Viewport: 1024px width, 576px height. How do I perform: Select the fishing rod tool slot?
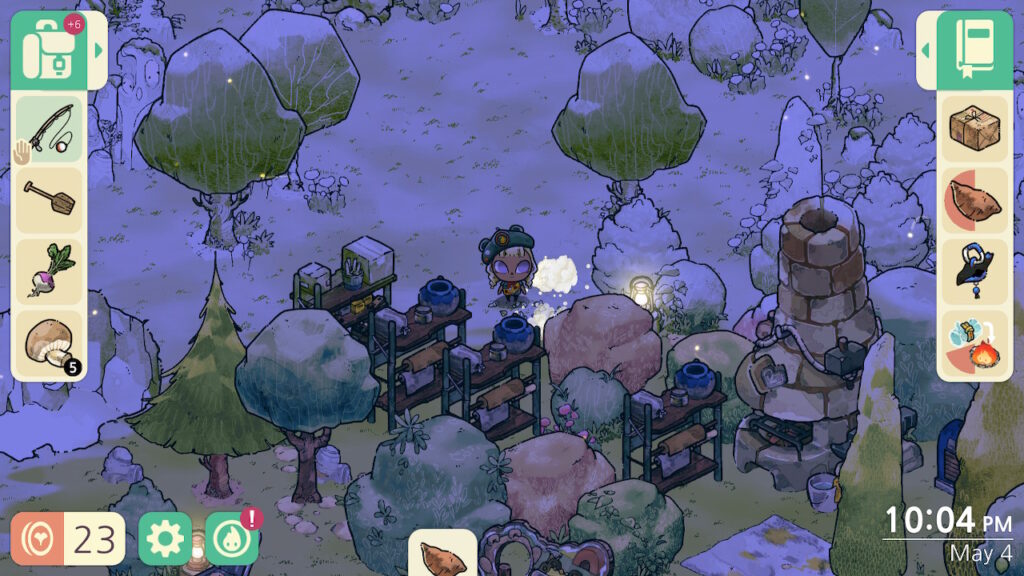coord(50,130)
